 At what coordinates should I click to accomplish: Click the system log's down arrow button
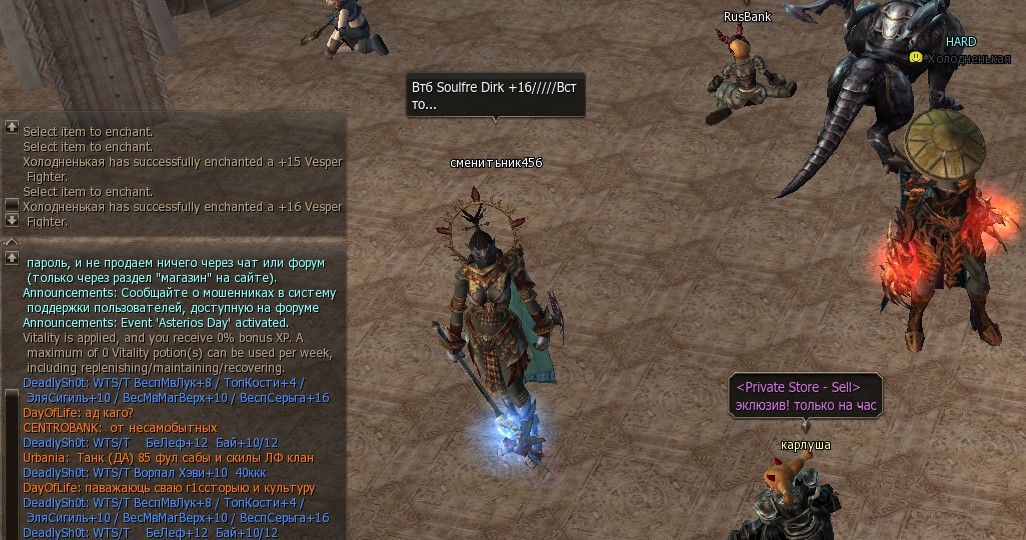click(x=12, y=219)
